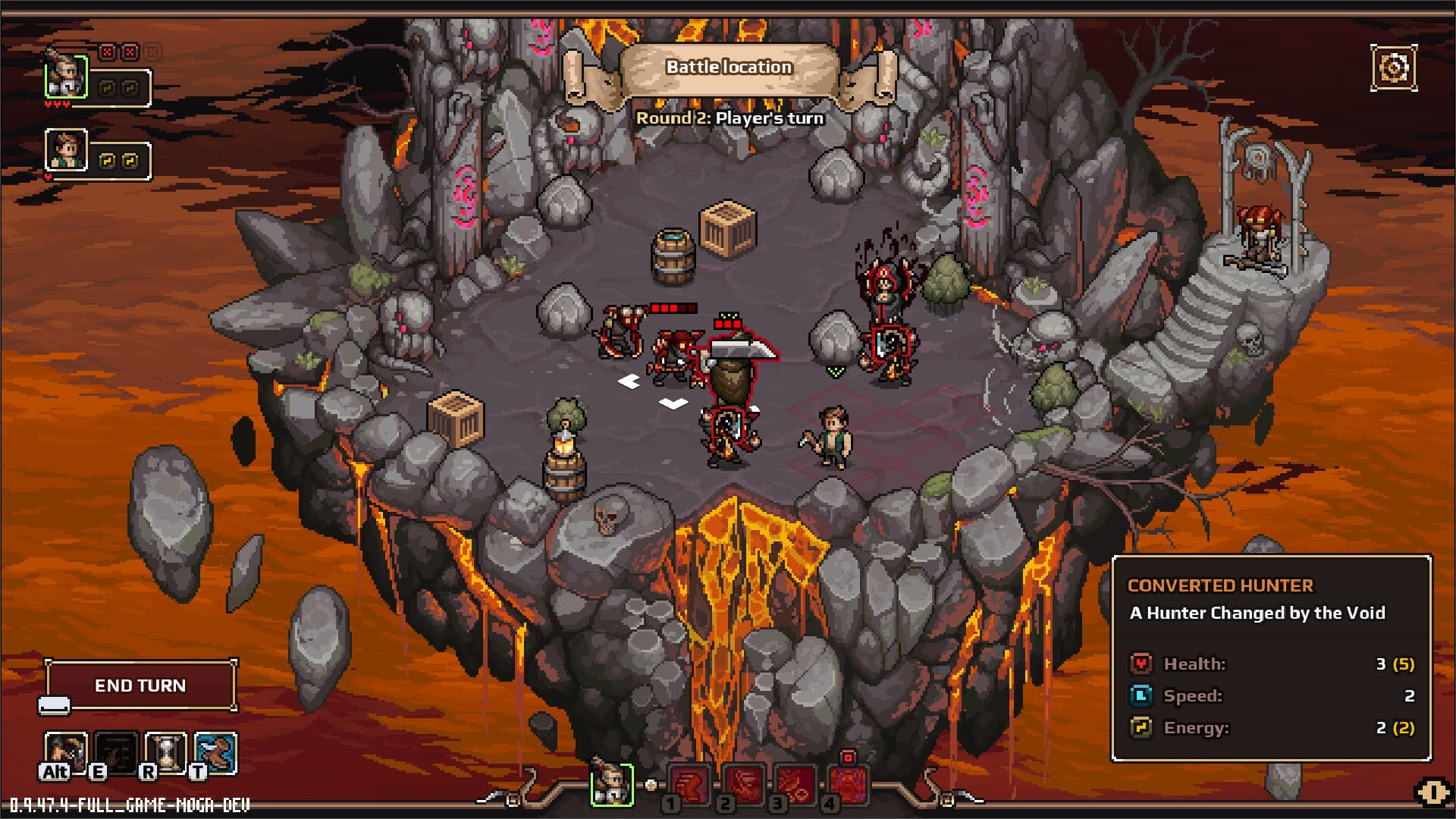The image size is (1456, 819).
Task: Click the blue T hotkey ability icon
Action: (x=214, y=752)
